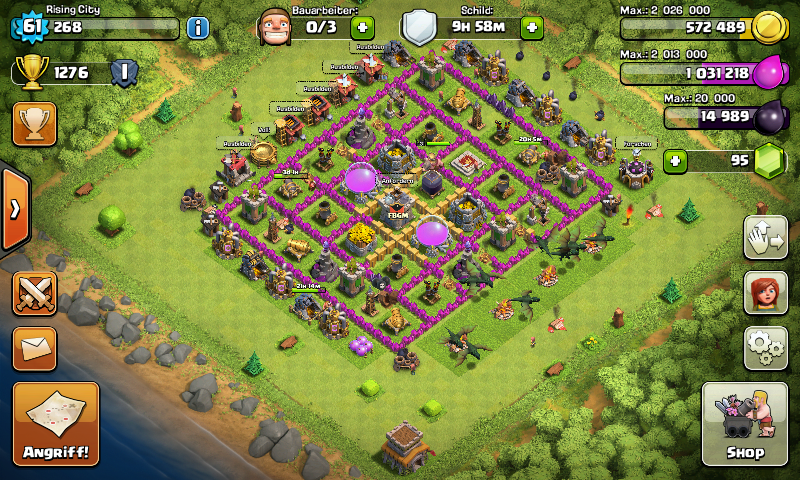The height and width of the screenshot is (480, 800).
Task: Tap the league badge exclamation icon
Action: click(x=124, y=72)
